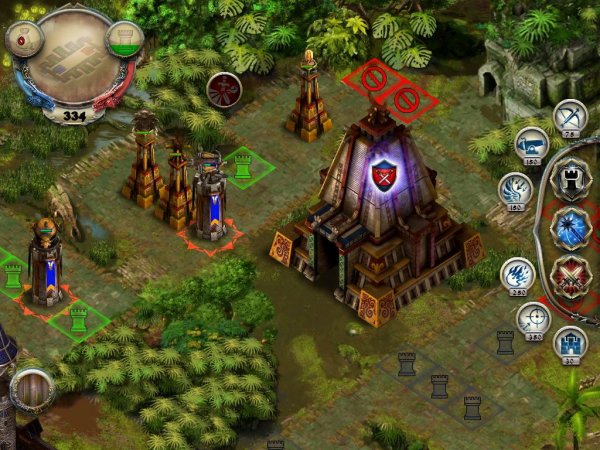
Task: Choose the archer bow tower costing 75
Action: 570,116
